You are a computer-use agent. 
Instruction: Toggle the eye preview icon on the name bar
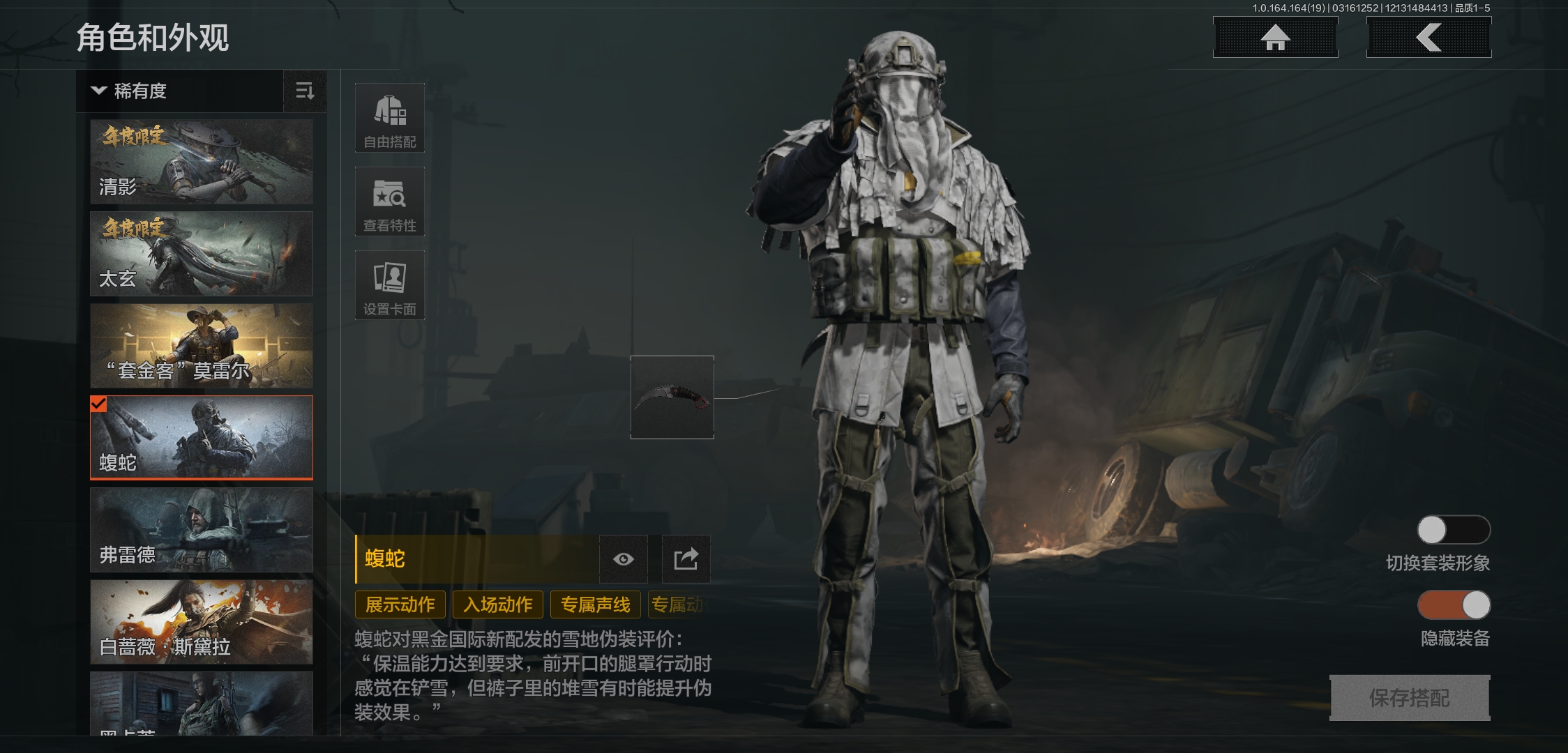tap(622, 558)
